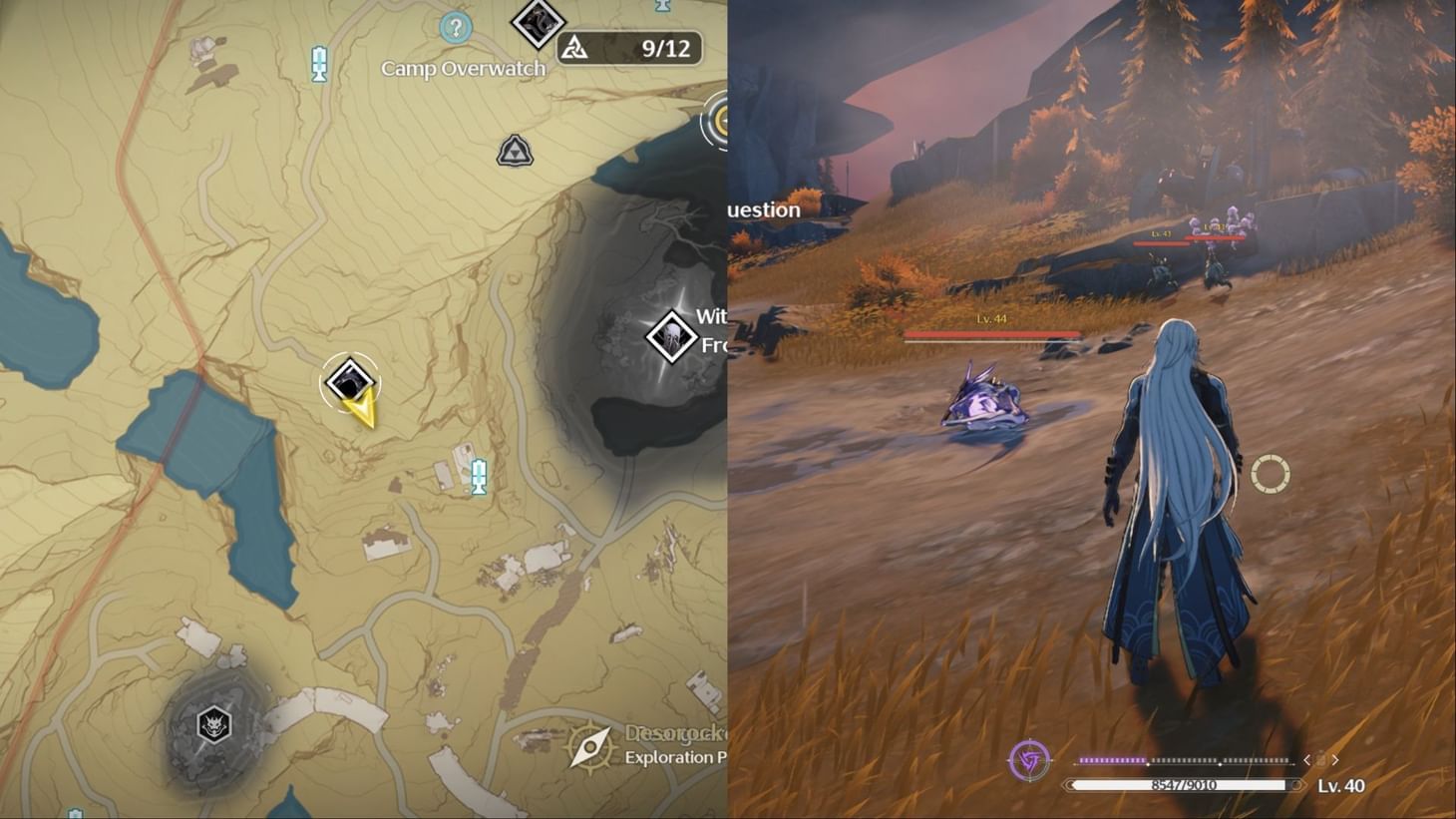Open the blue question mark marker on the map

coord(457,28)
